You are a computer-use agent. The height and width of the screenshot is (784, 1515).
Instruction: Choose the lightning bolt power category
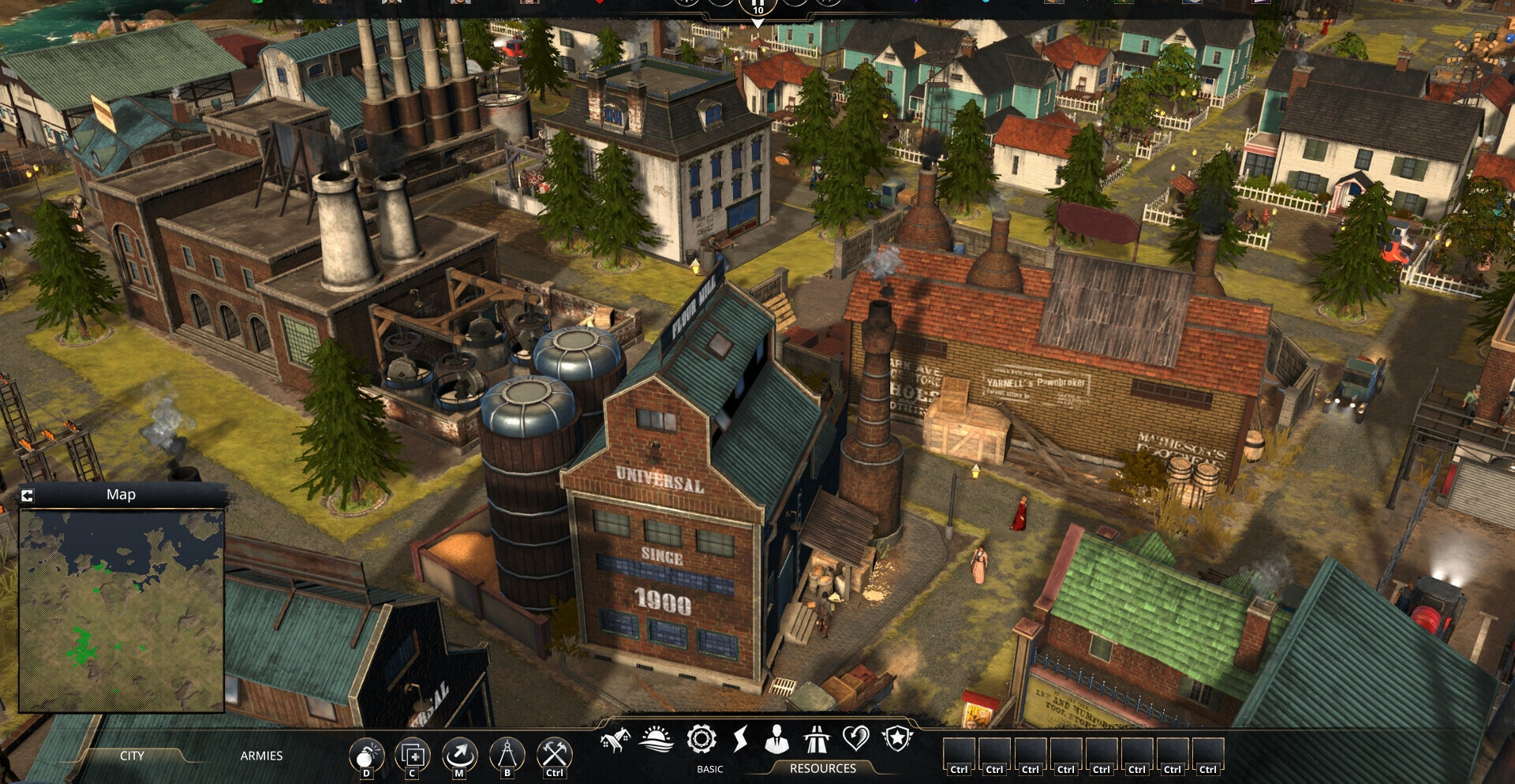[x=740, y=740]
